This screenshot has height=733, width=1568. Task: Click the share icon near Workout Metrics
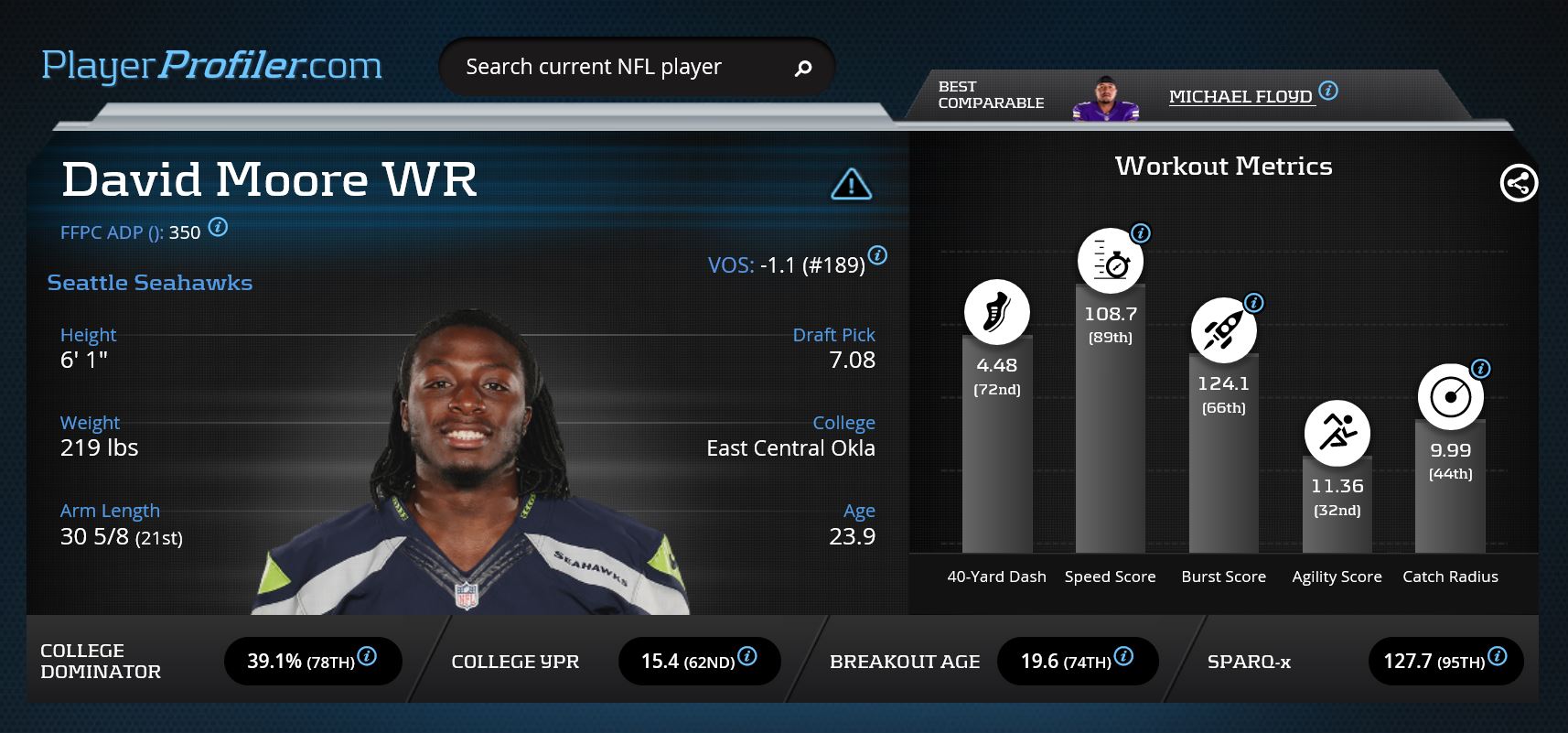pyautogui.click(x=1519, y=183)
